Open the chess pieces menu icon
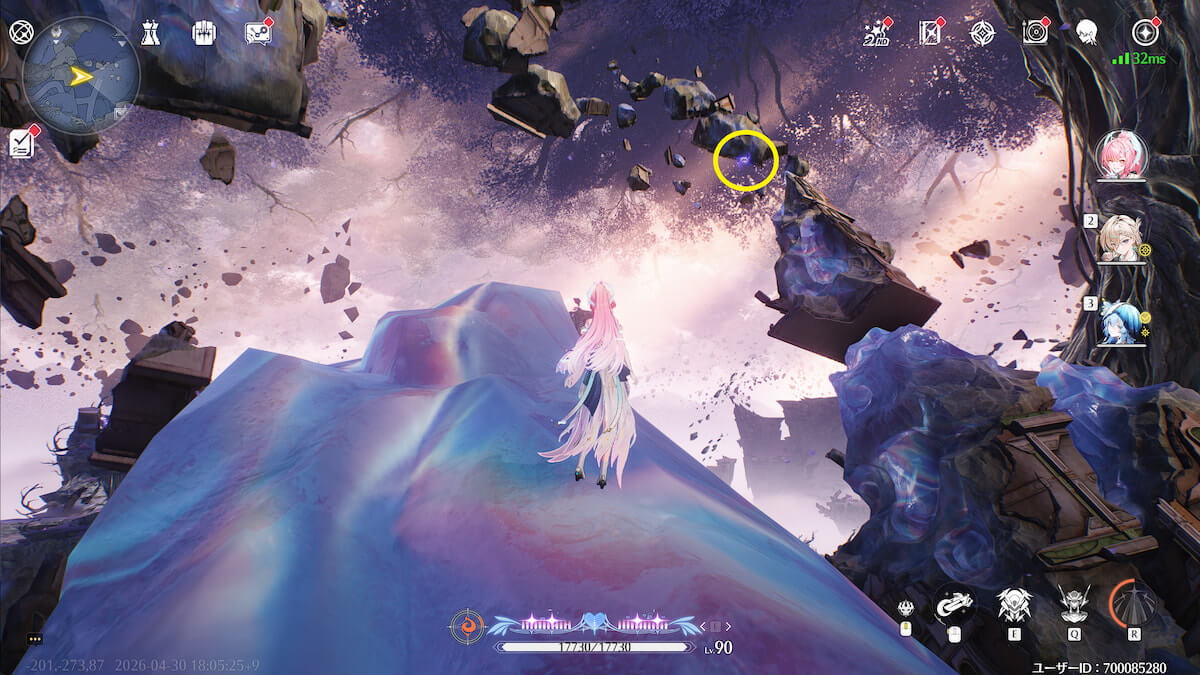 coord(150,32)
